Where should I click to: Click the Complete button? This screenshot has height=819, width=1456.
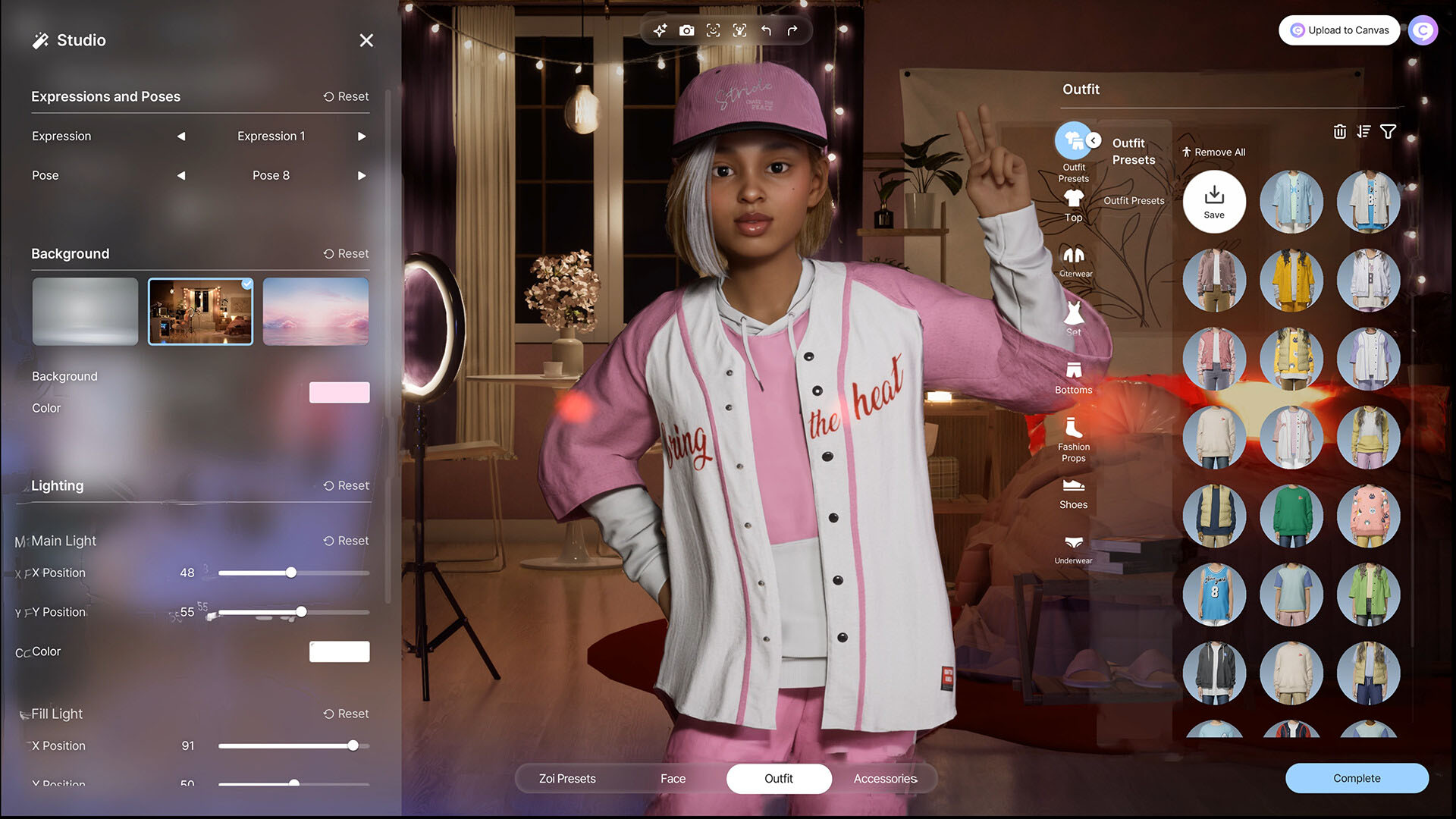[x=1357, y=778]
